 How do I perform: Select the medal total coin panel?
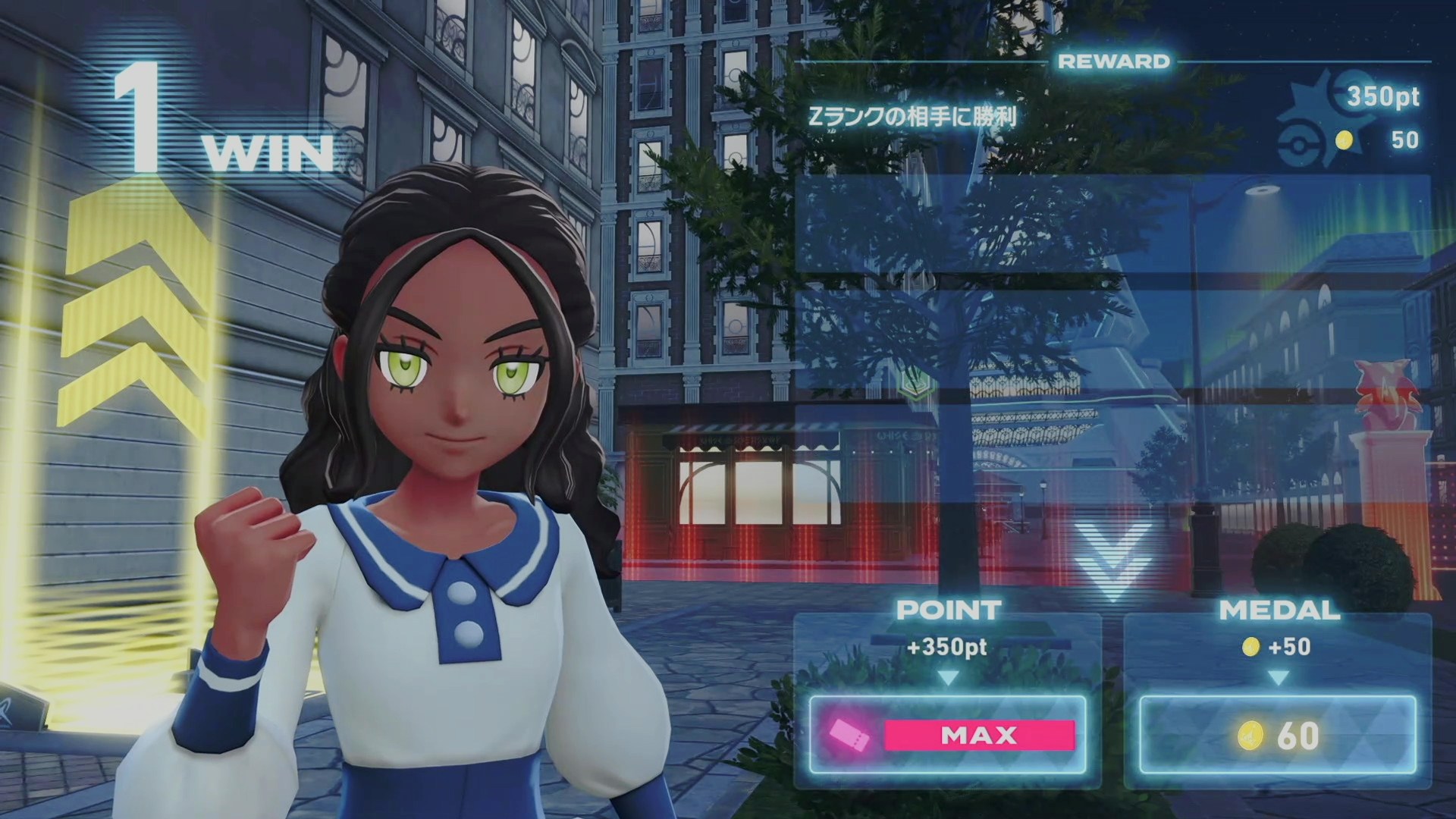tap(1278, 735)
